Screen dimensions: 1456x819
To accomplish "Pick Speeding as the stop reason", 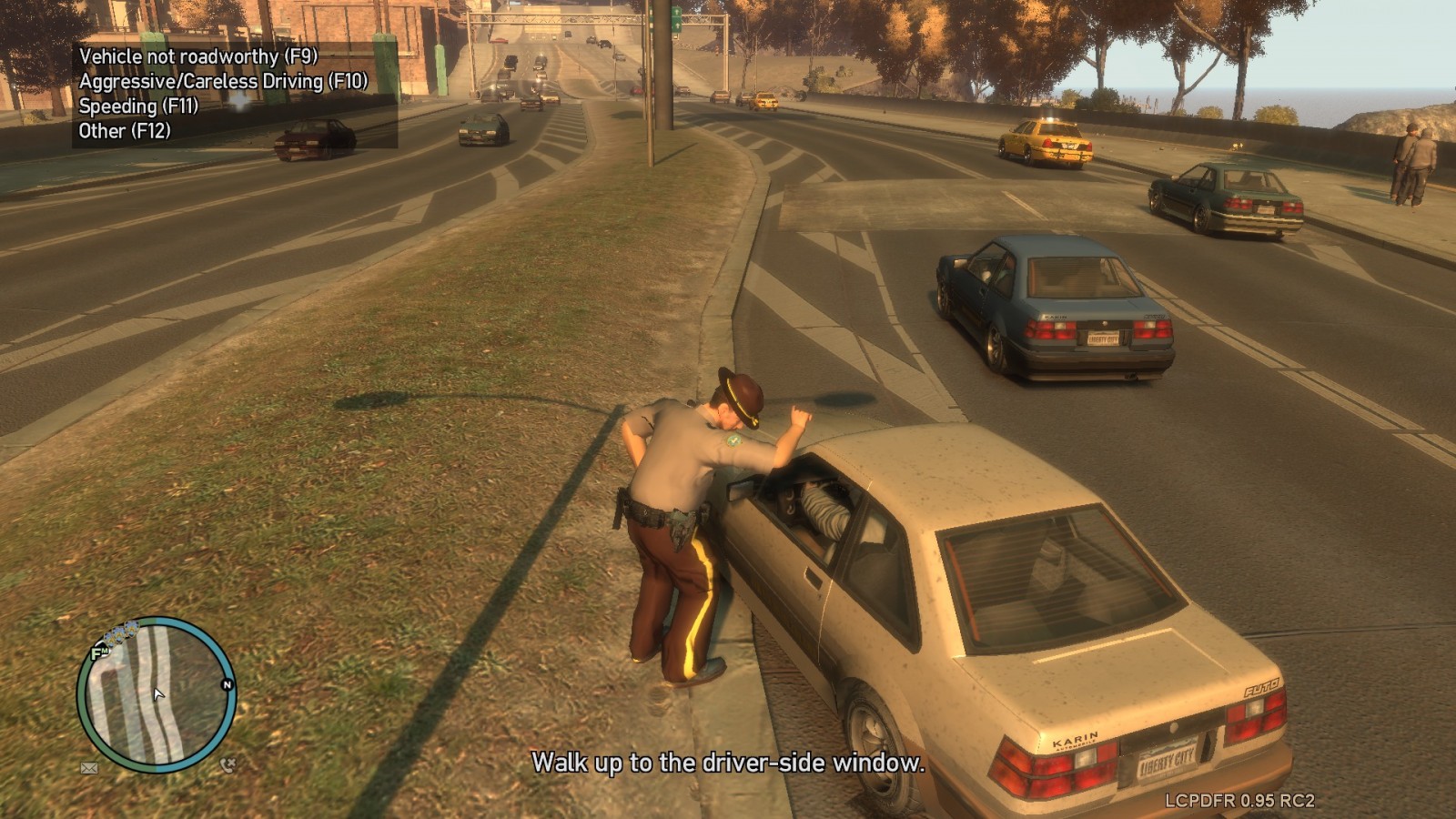I will click(x=138, y=106).
